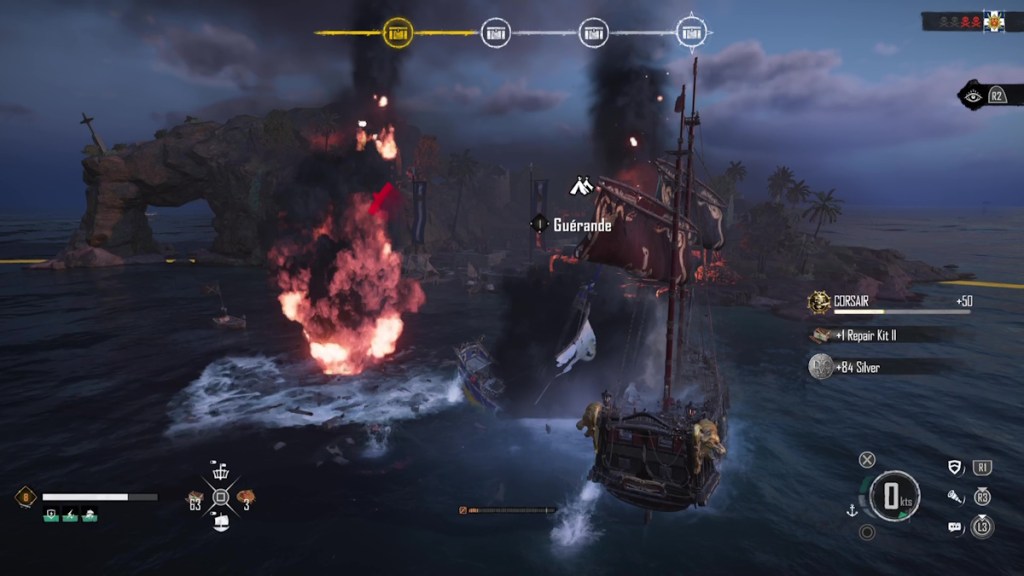The height and width of the screenshot is (576, 1024).
Task: Click the CORSAIR rank progress notification
Action: [x=890, y=302]
